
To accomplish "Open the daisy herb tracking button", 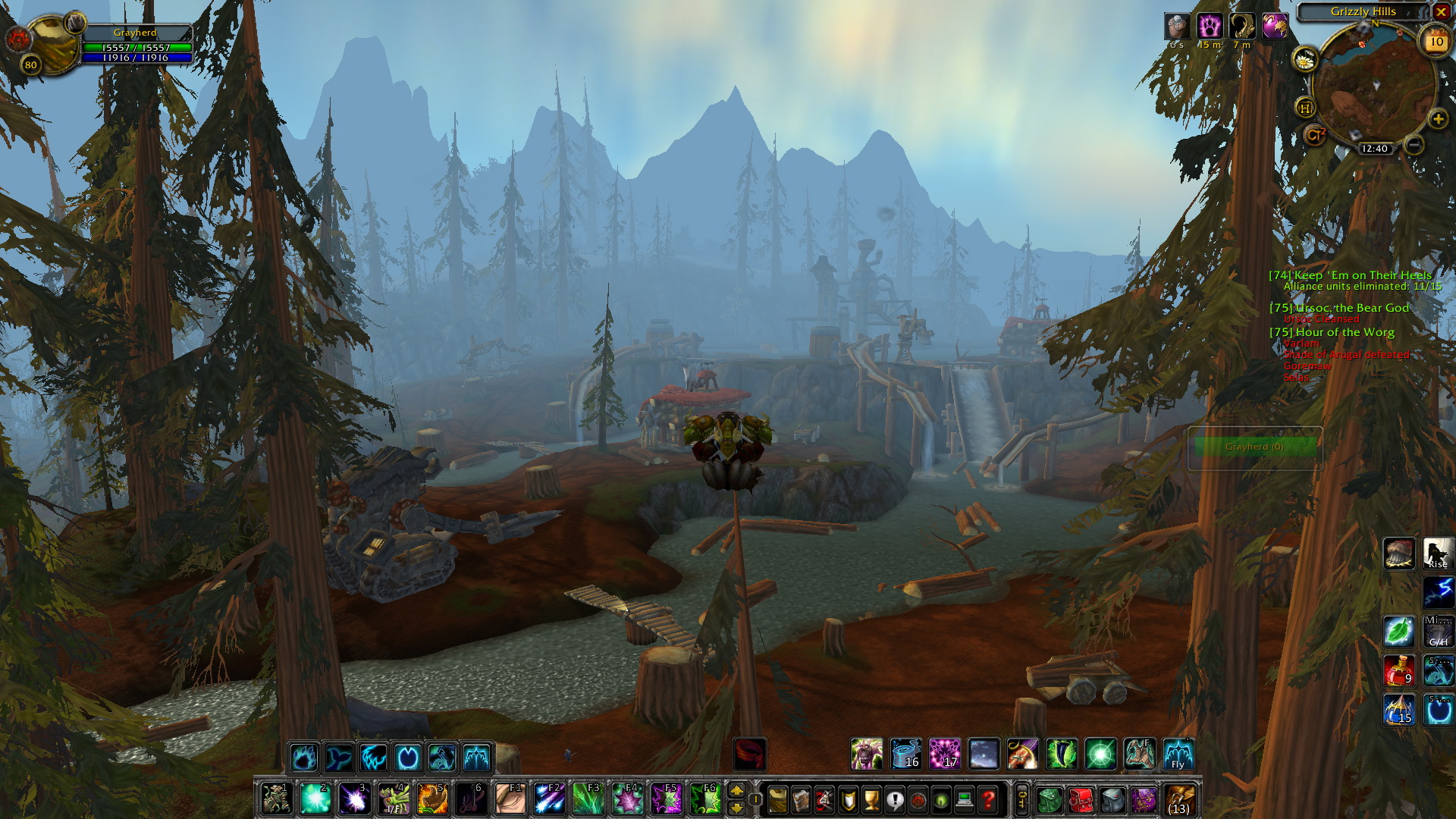I will click(1304, 59).
